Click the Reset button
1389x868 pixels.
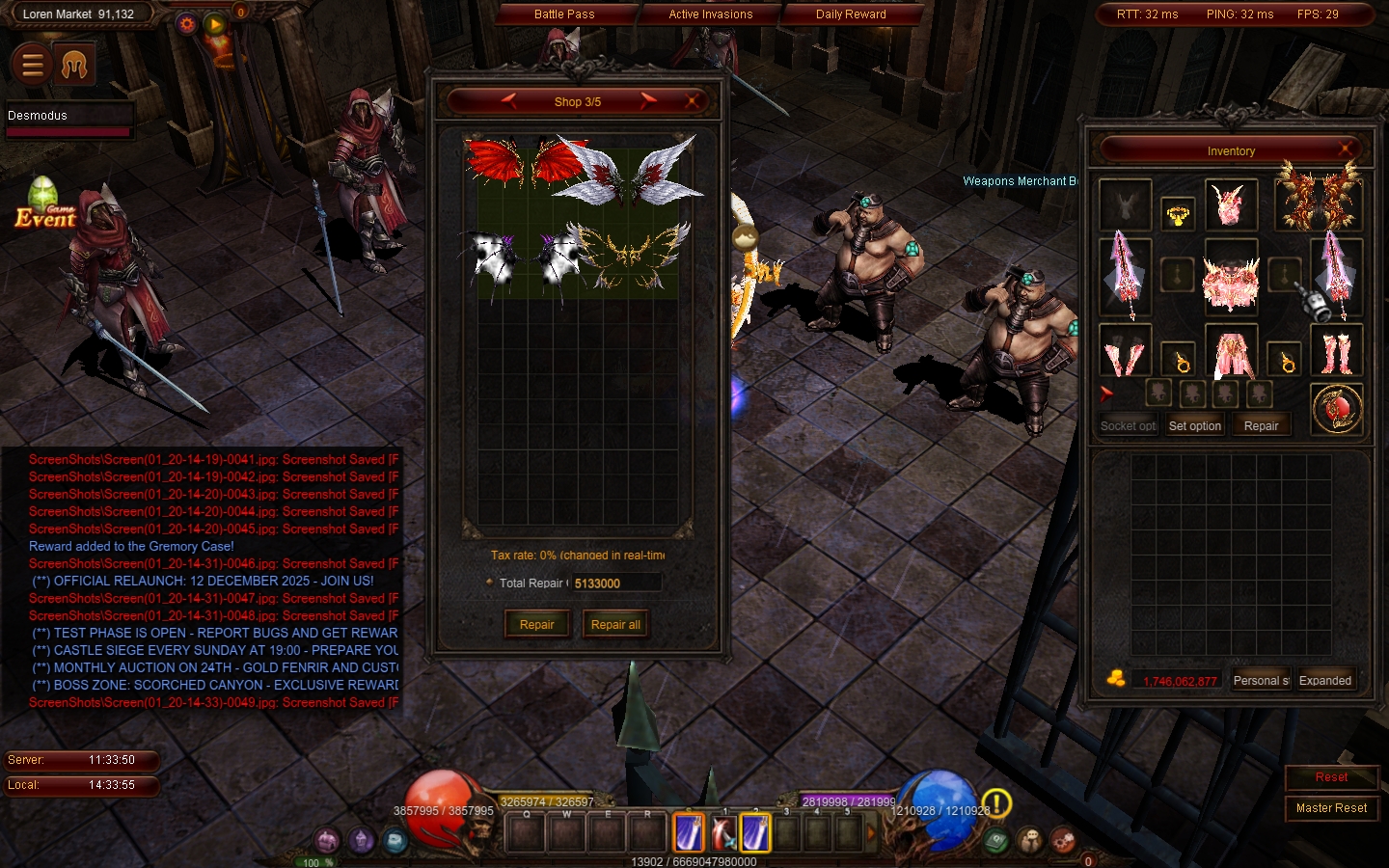[1331, 777]
